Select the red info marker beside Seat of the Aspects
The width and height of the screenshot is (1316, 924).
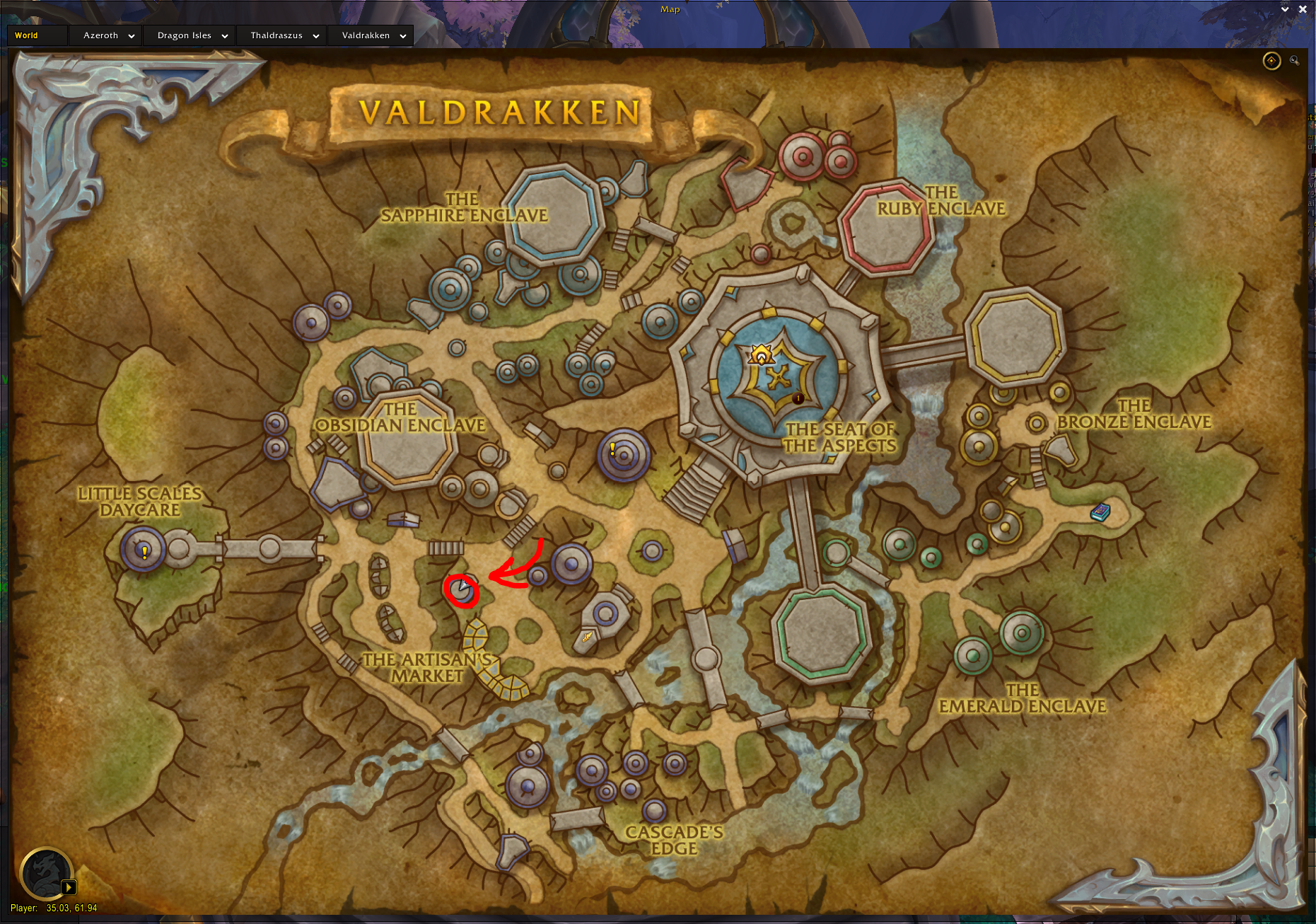798,398
